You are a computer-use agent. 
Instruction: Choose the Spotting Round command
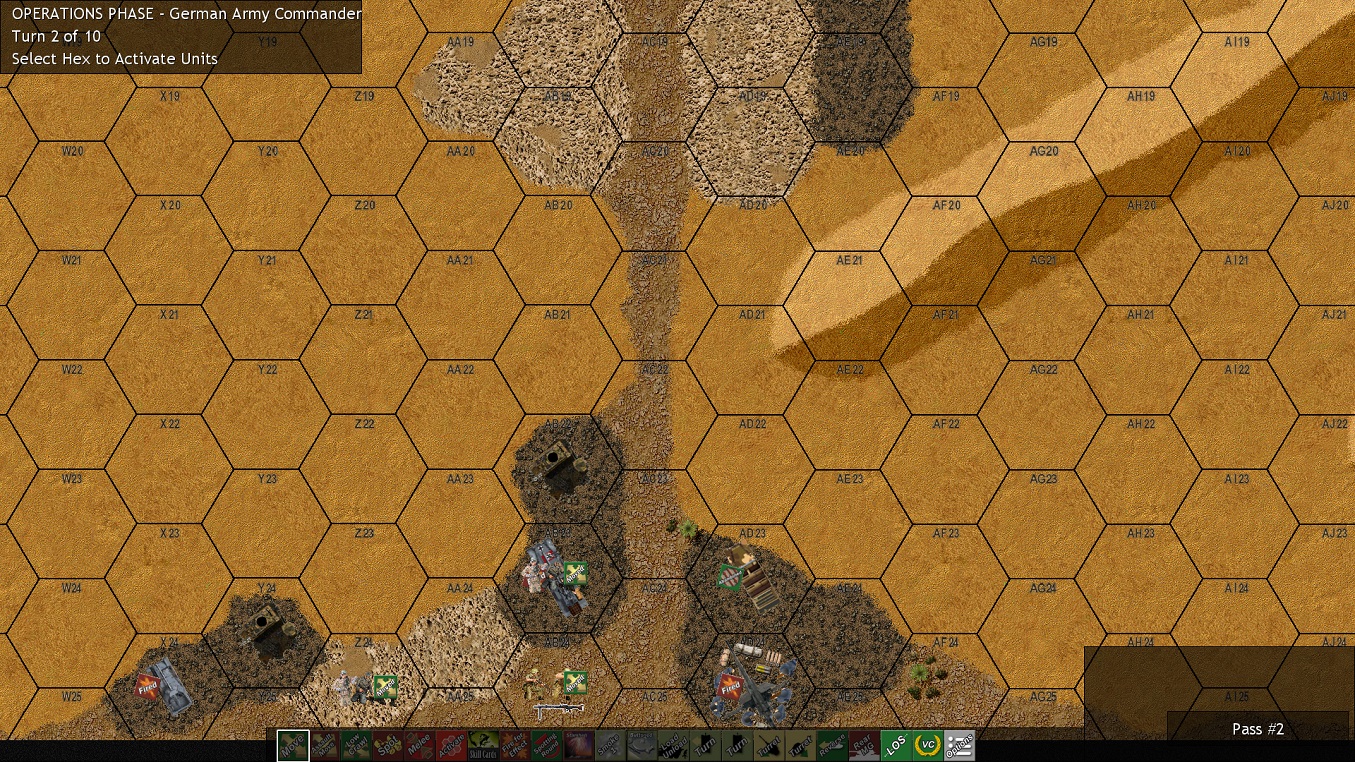click(x=546, y=745)
